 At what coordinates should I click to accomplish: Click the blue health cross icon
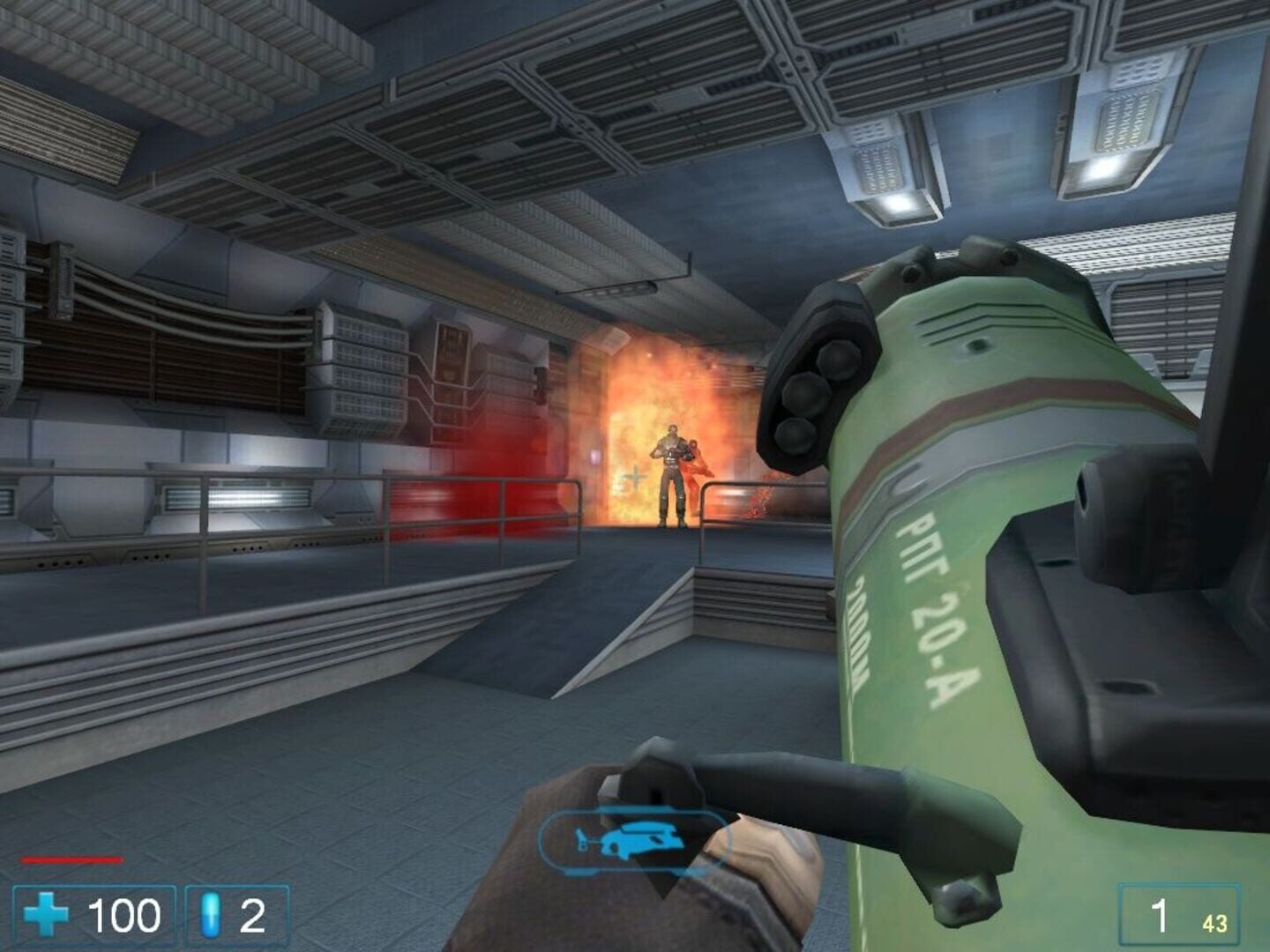tap(48, 915)
